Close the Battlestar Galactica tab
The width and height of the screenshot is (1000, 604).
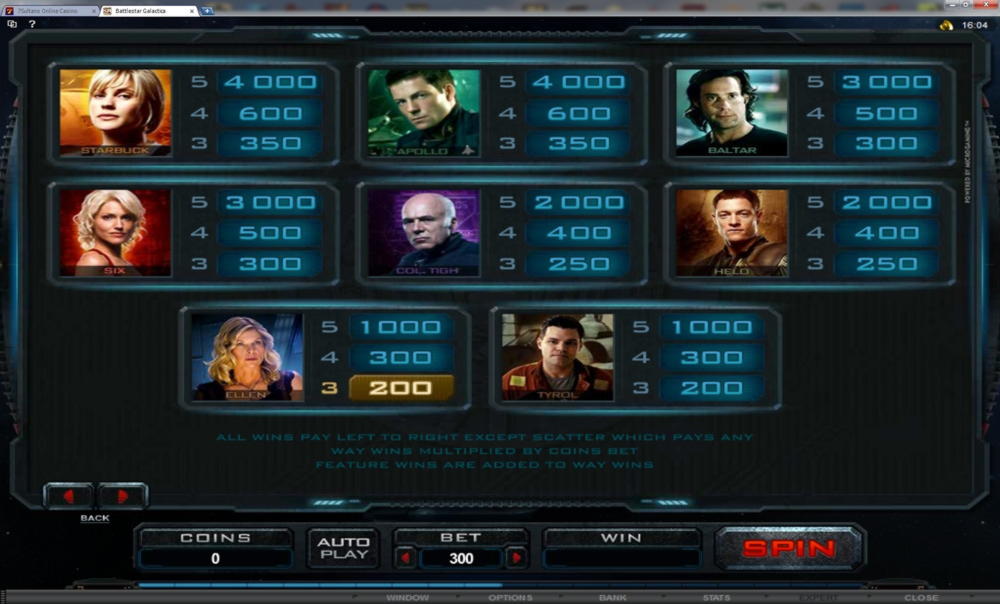[x=192, y=10]
